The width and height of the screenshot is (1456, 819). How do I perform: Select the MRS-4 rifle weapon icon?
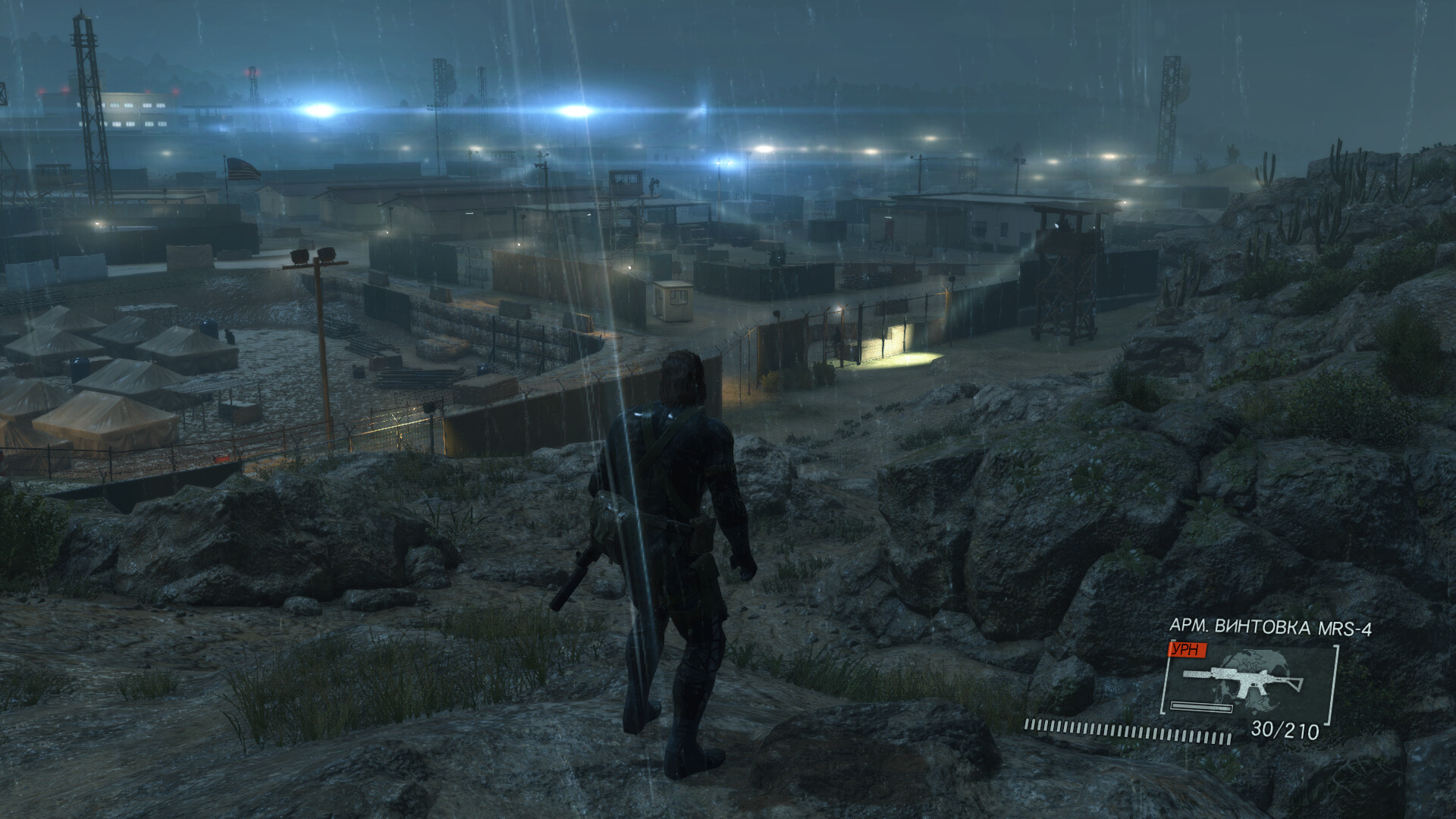[x=1244, y=679]
